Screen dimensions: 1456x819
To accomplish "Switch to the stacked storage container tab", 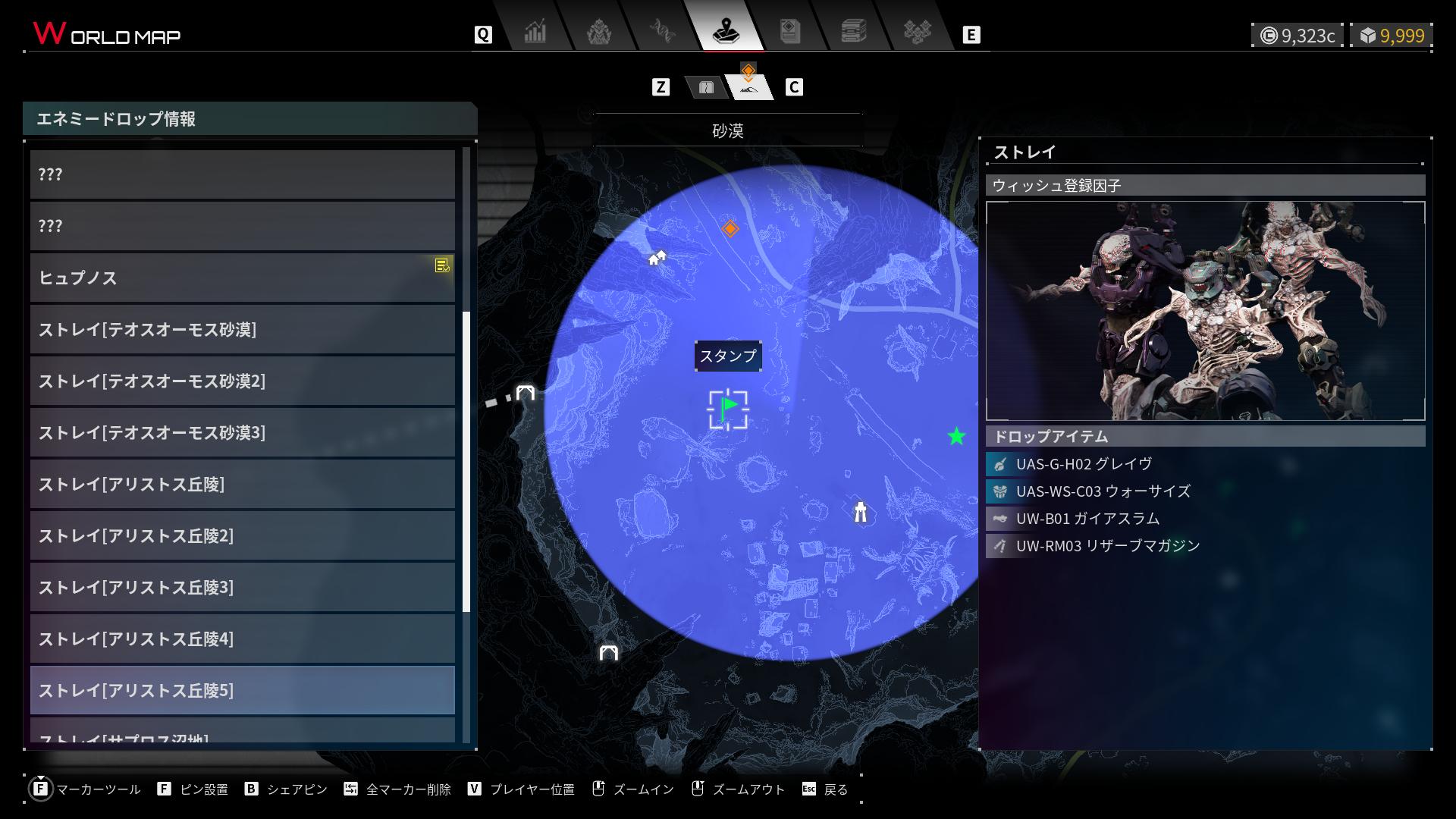I will pos(854,32).
